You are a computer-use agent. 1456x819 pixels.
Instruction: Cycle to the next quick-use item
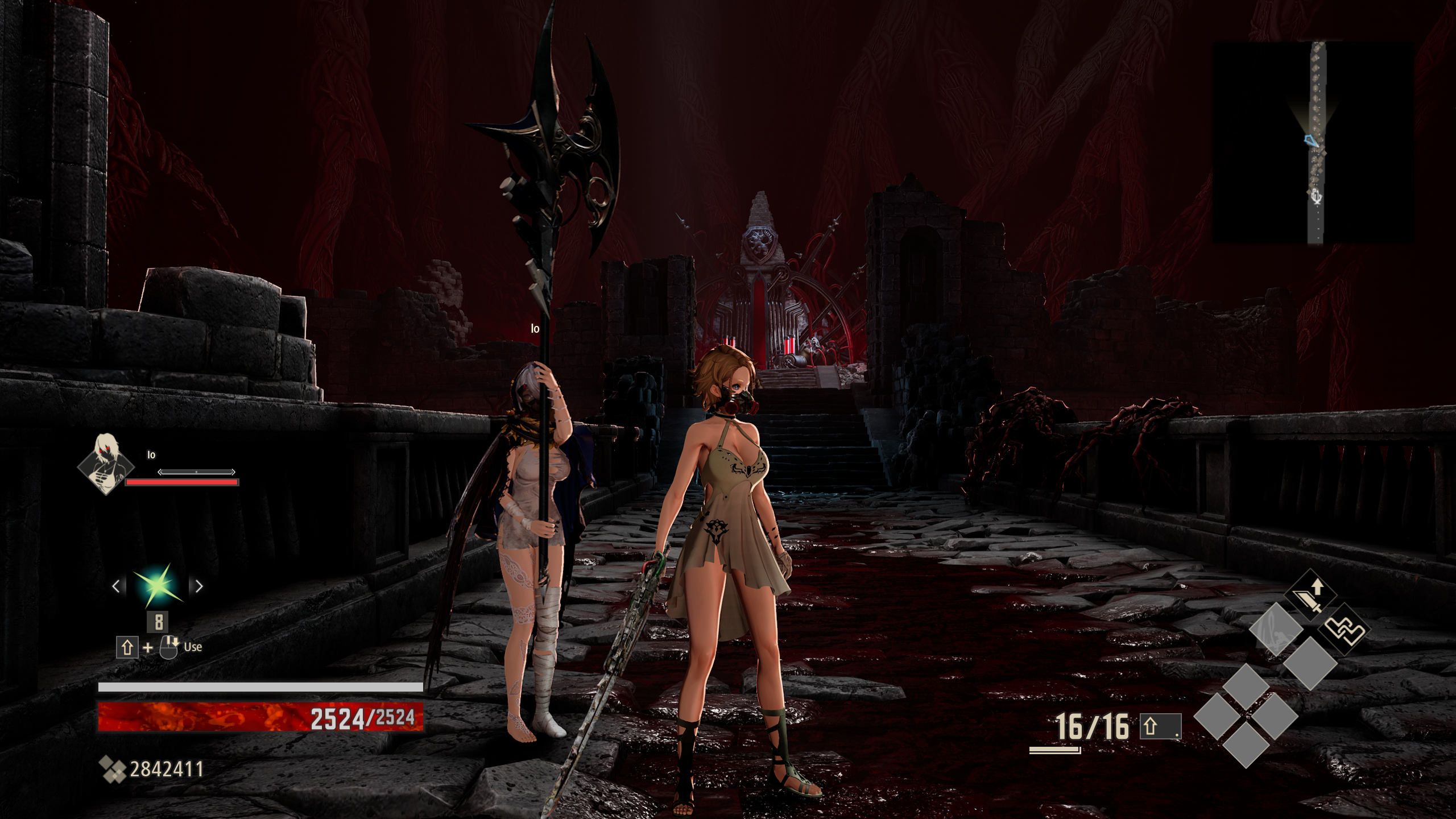pyautogui.click(x=199, y=586)
